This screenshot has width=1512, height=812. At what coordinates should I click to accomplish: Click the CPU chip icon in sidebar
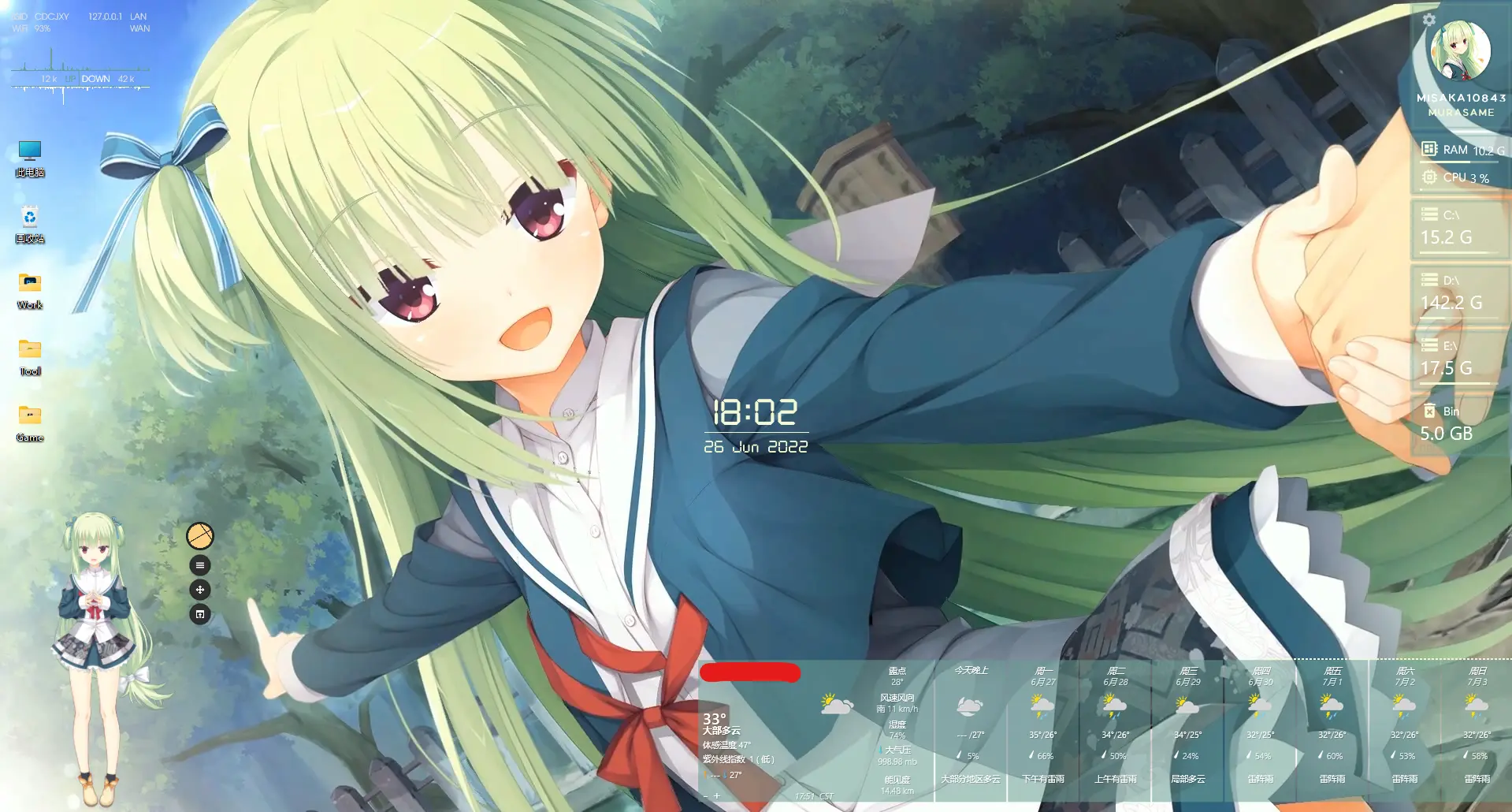pyautogui.click(x=1429, y=177)
